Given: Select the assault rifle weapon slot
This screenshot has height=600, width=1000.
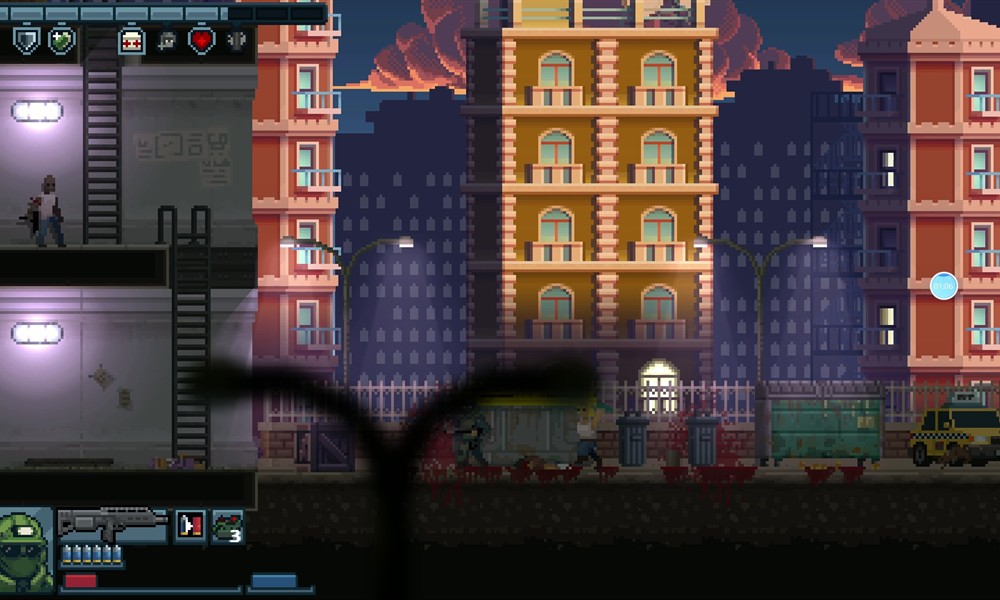Looking at the screenshot, I should click(112, 525).
